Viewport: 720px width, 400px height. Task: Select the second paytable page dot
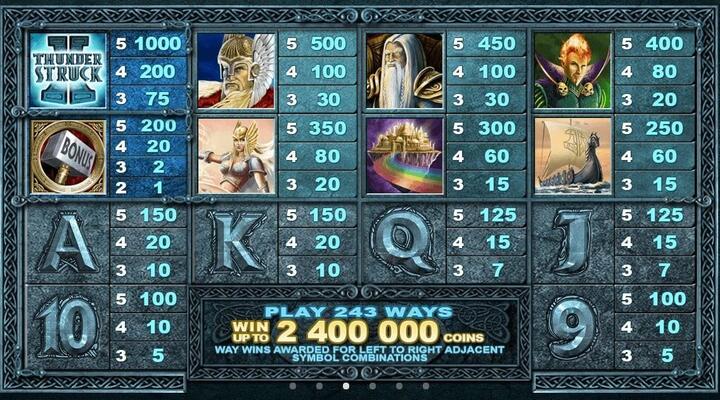pyautogui.click(x=319, y=385)
